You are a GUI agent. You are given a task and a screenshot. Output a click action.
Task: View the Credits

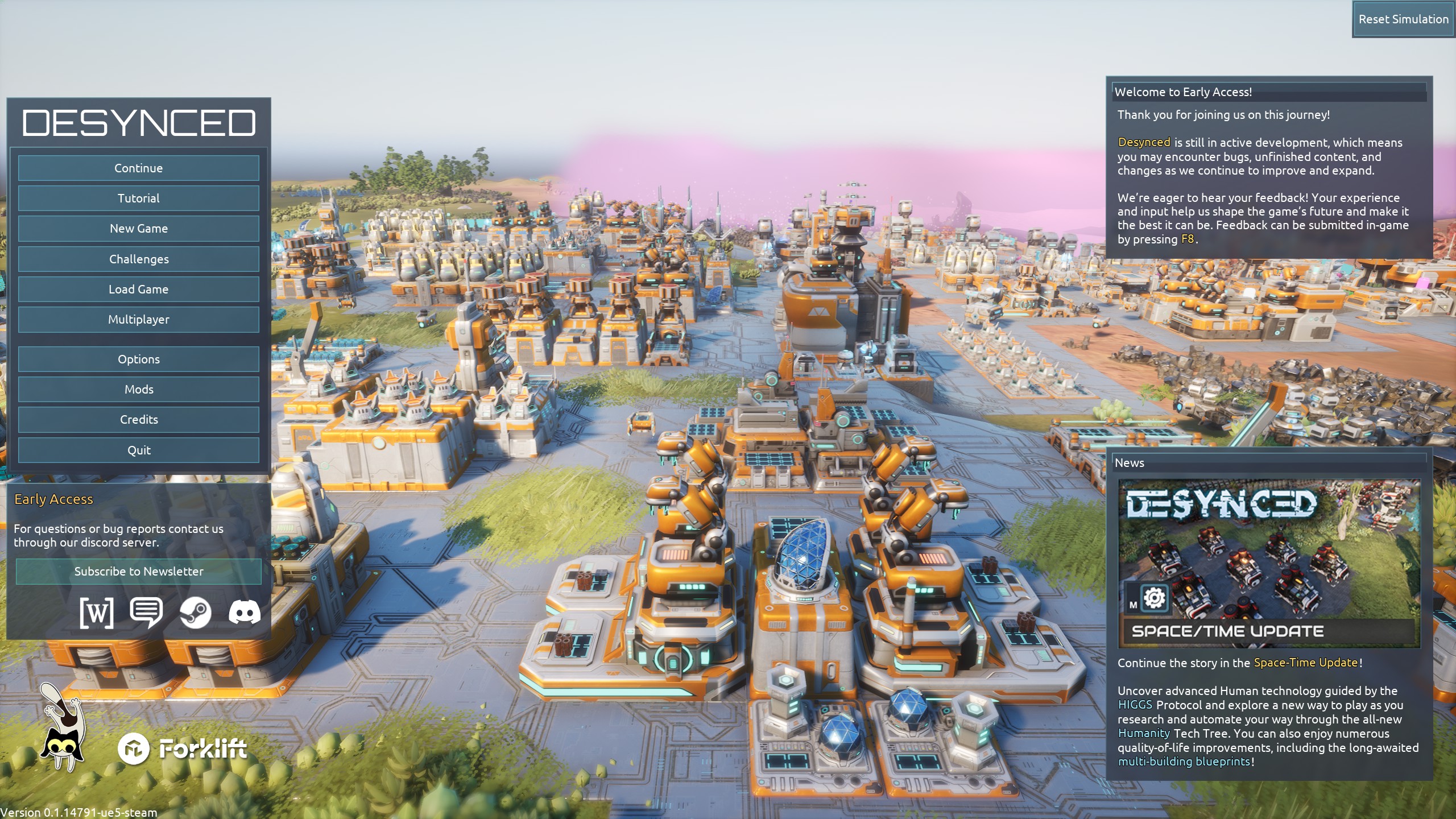coord(138,420)
